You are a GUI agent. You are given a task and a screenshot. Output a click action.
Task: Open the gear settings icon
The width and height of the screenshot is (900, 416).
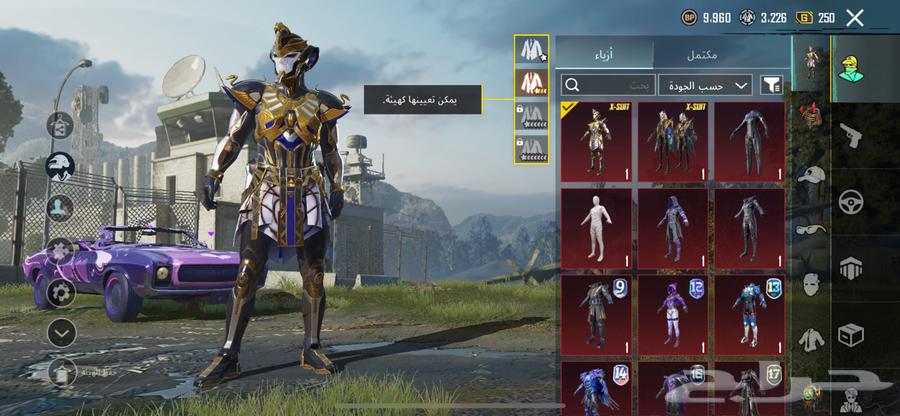pos(61,293)
